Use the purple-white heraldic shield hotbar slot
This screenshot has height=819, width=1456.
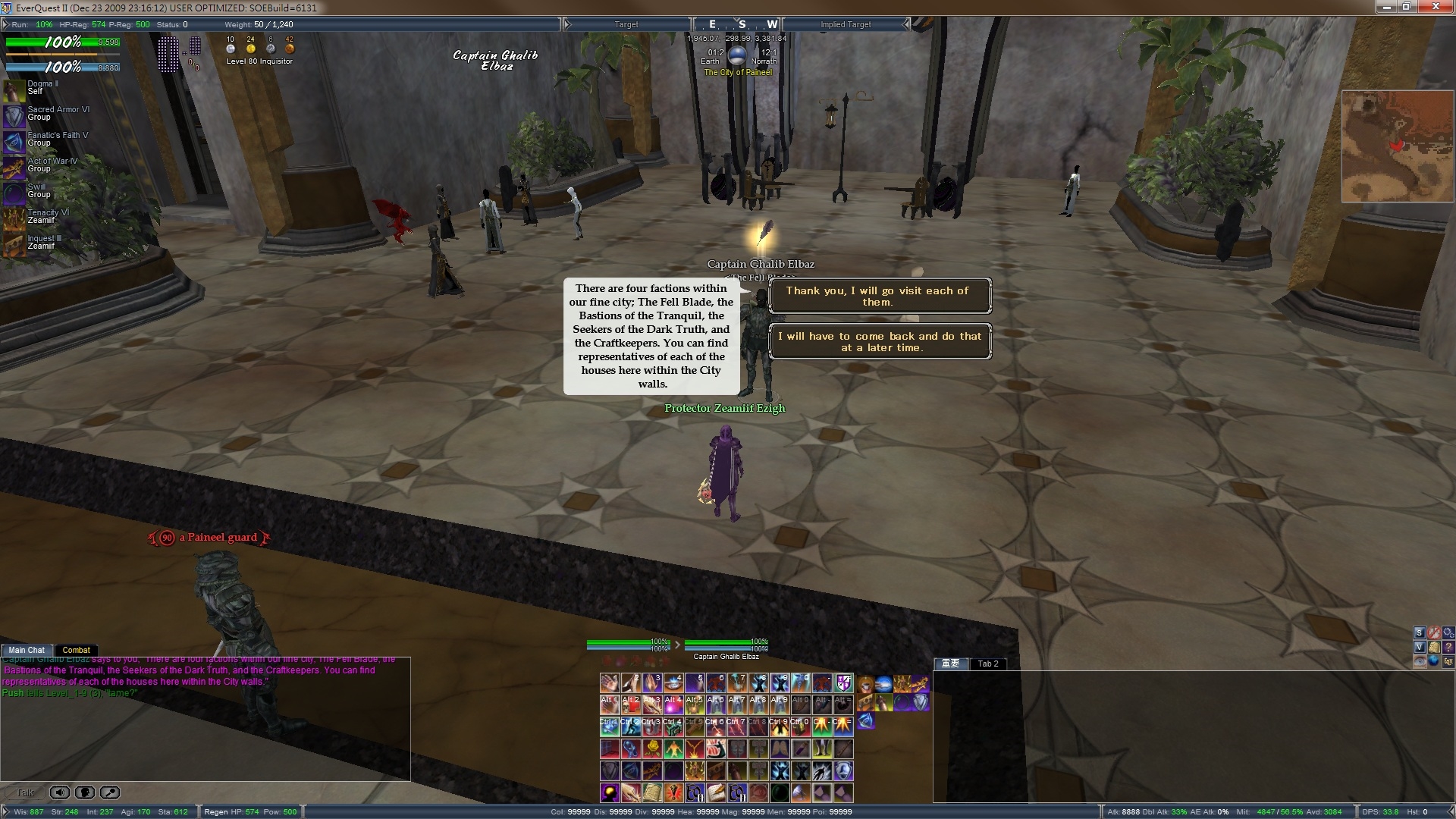[x=843, y=683]
